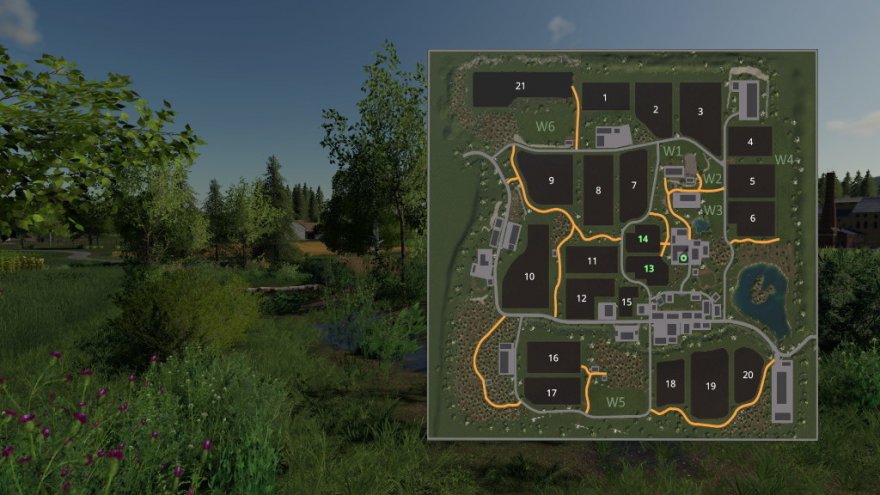The image size is (880, 495).
Task: Click the green player position marker
Action: 684,258
